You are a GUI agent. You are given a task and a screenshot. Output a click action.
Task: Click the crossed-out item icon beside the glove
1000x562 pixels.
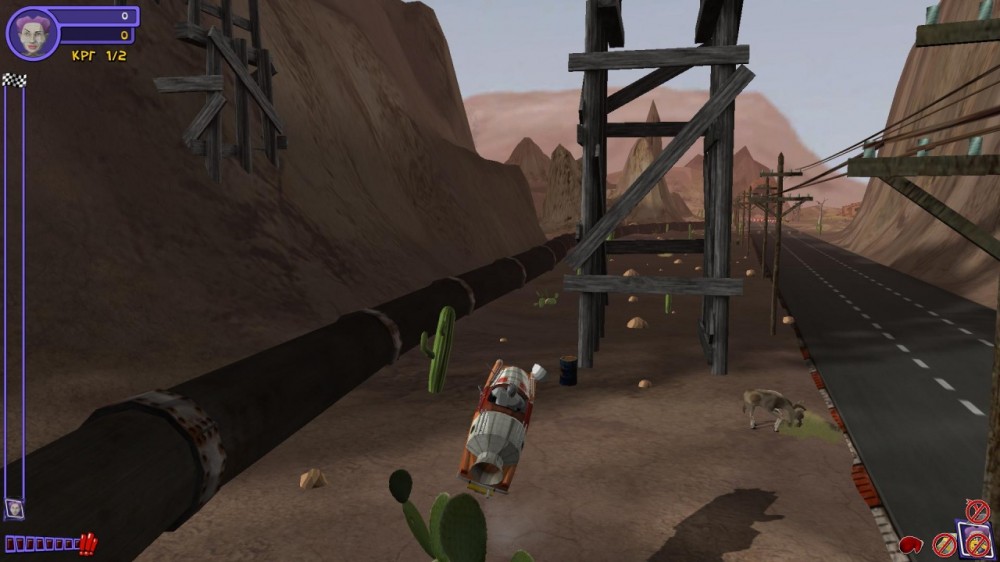click(x=944, y=545)
